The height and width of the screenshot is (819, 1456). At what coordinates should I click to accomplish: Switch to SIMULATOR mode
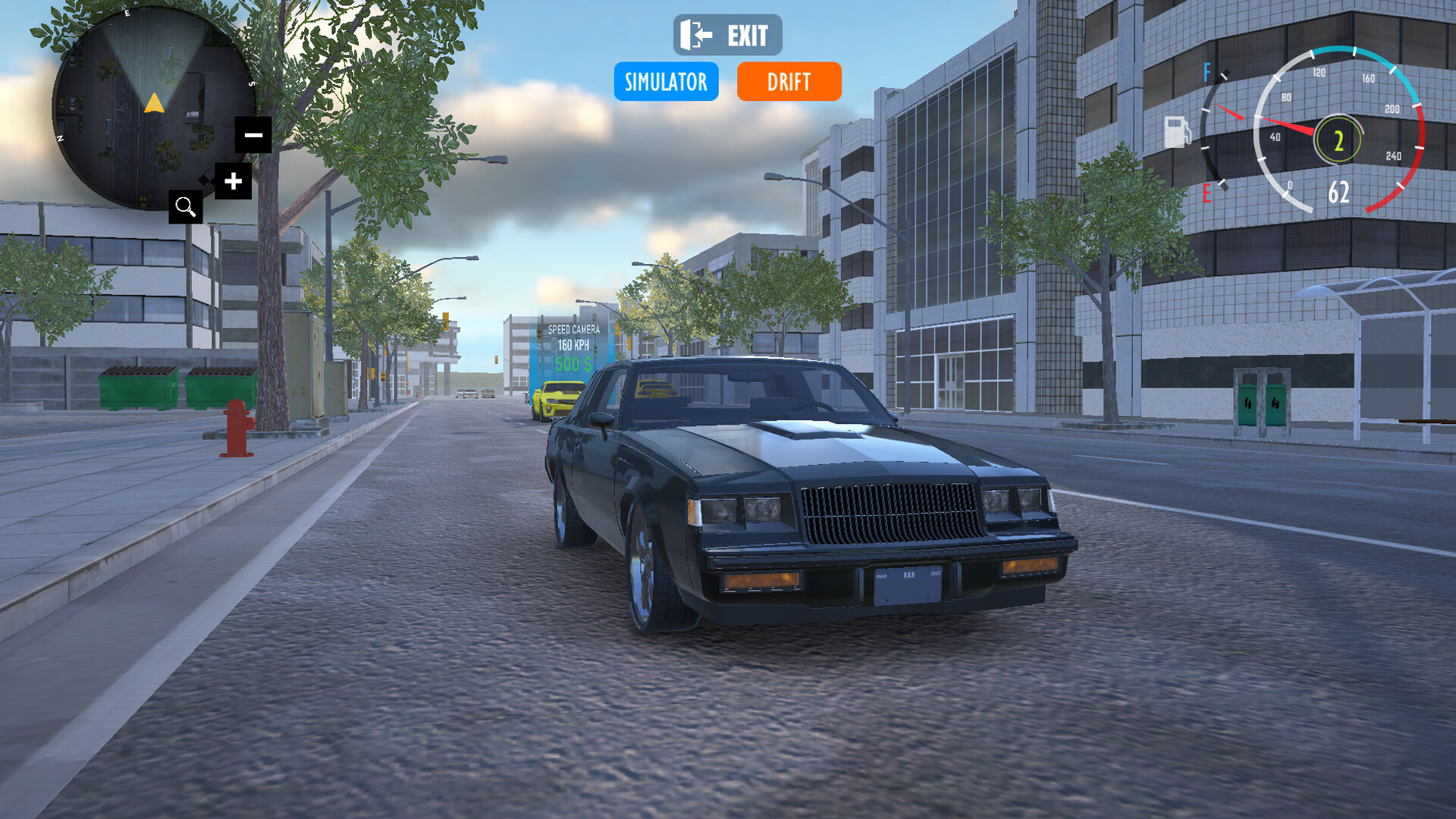click(666, 81)
